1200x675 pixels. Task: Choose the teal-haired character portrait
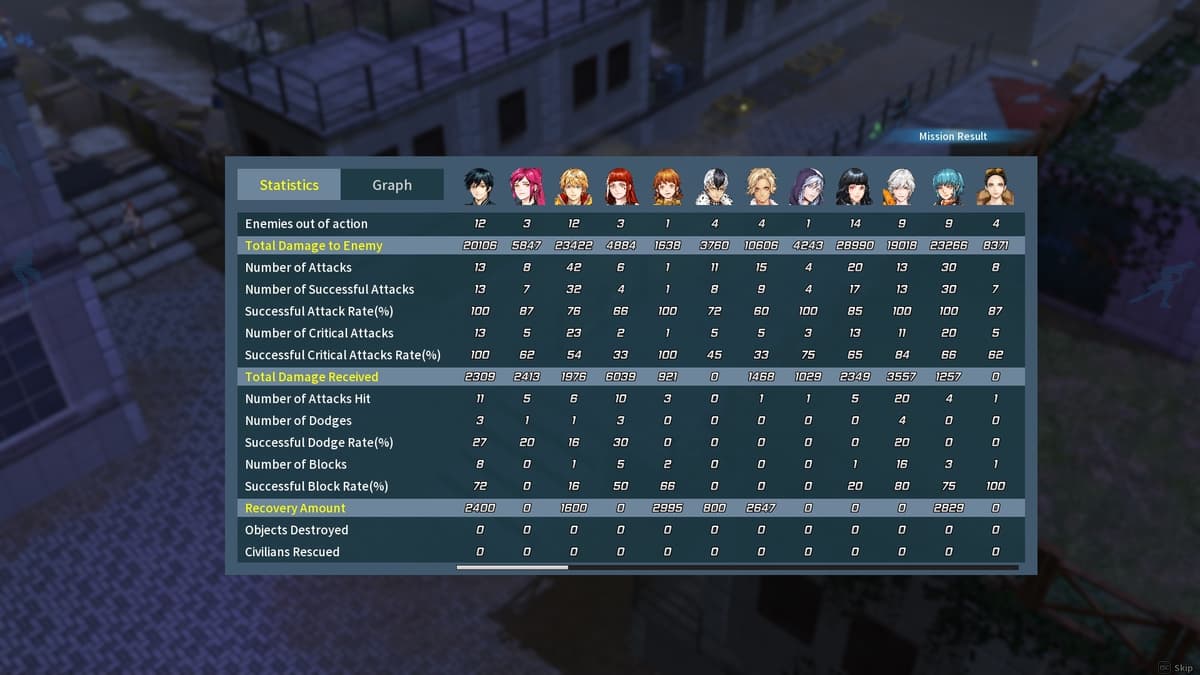(x=948, y=187)
